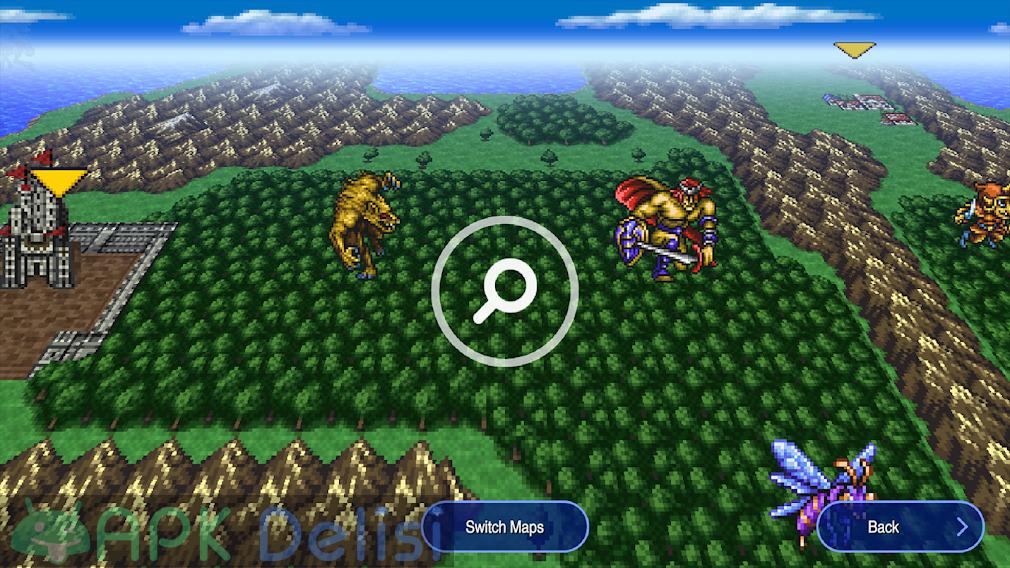Click the magnifying glass search cursor
Image resolution: width=1010 pixels, height=568 pixels.
(x=505, y=288)
